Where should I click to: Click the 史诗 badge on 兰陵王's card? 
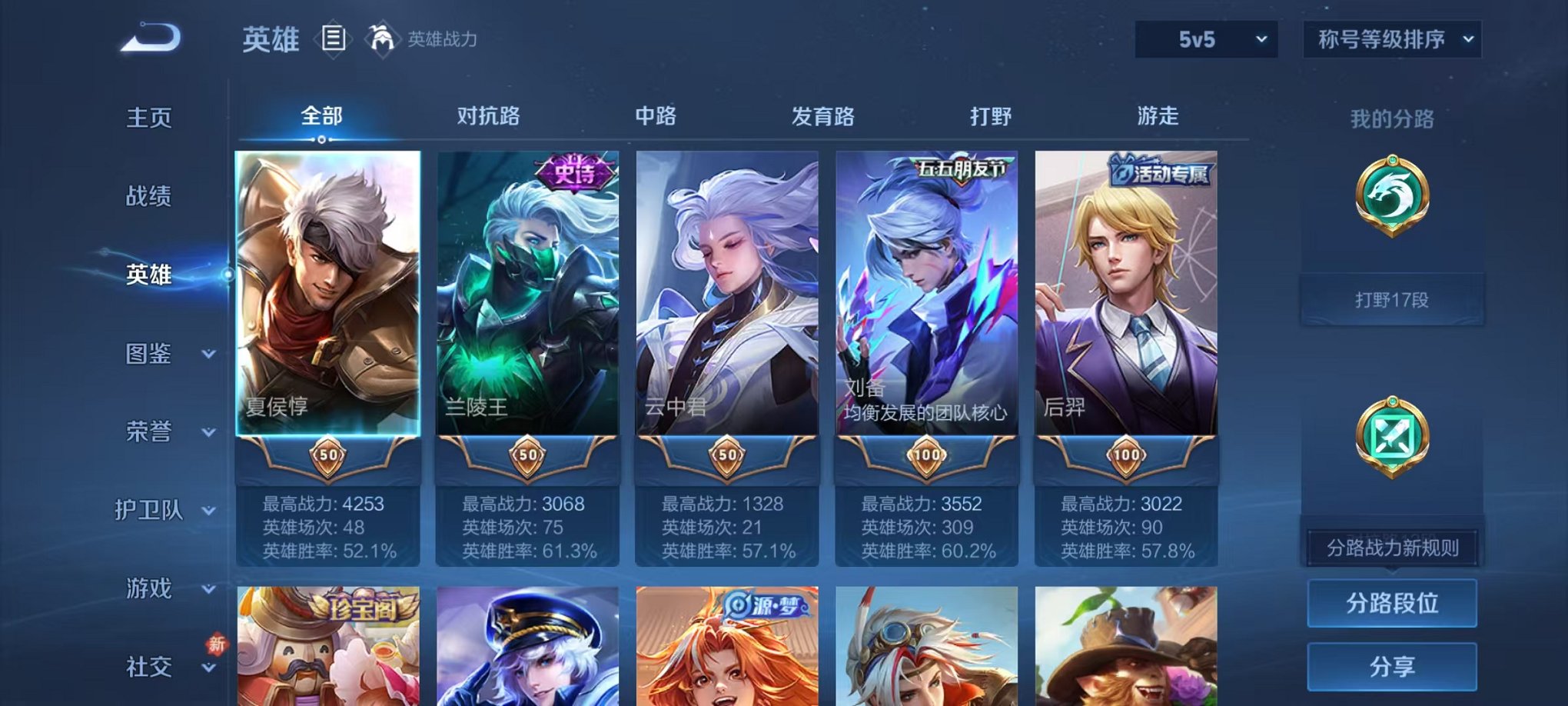pos(573,171)
